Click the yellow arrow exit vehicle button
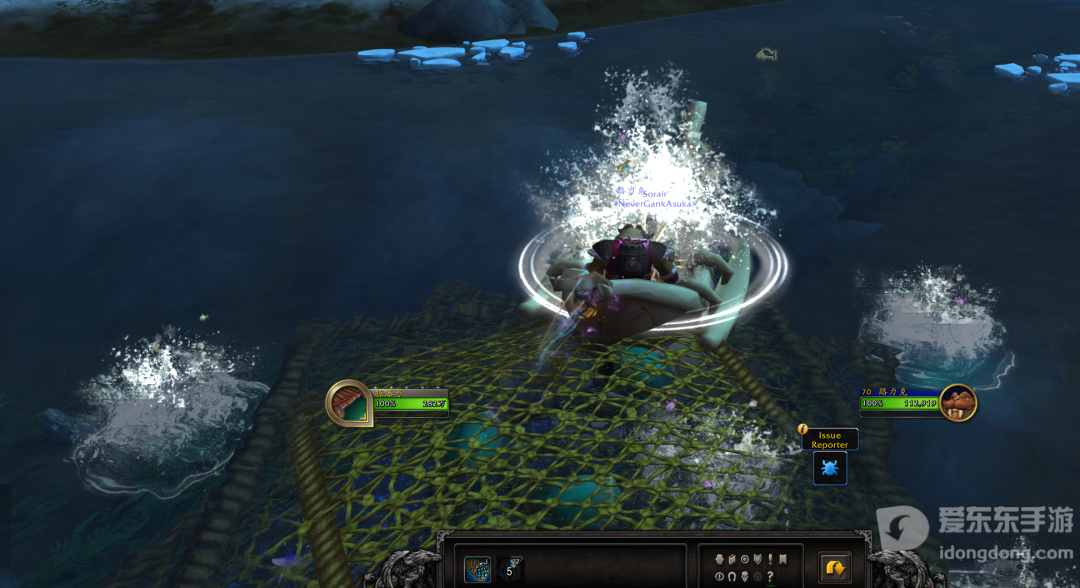The image size is (1080, 588). 834,568
